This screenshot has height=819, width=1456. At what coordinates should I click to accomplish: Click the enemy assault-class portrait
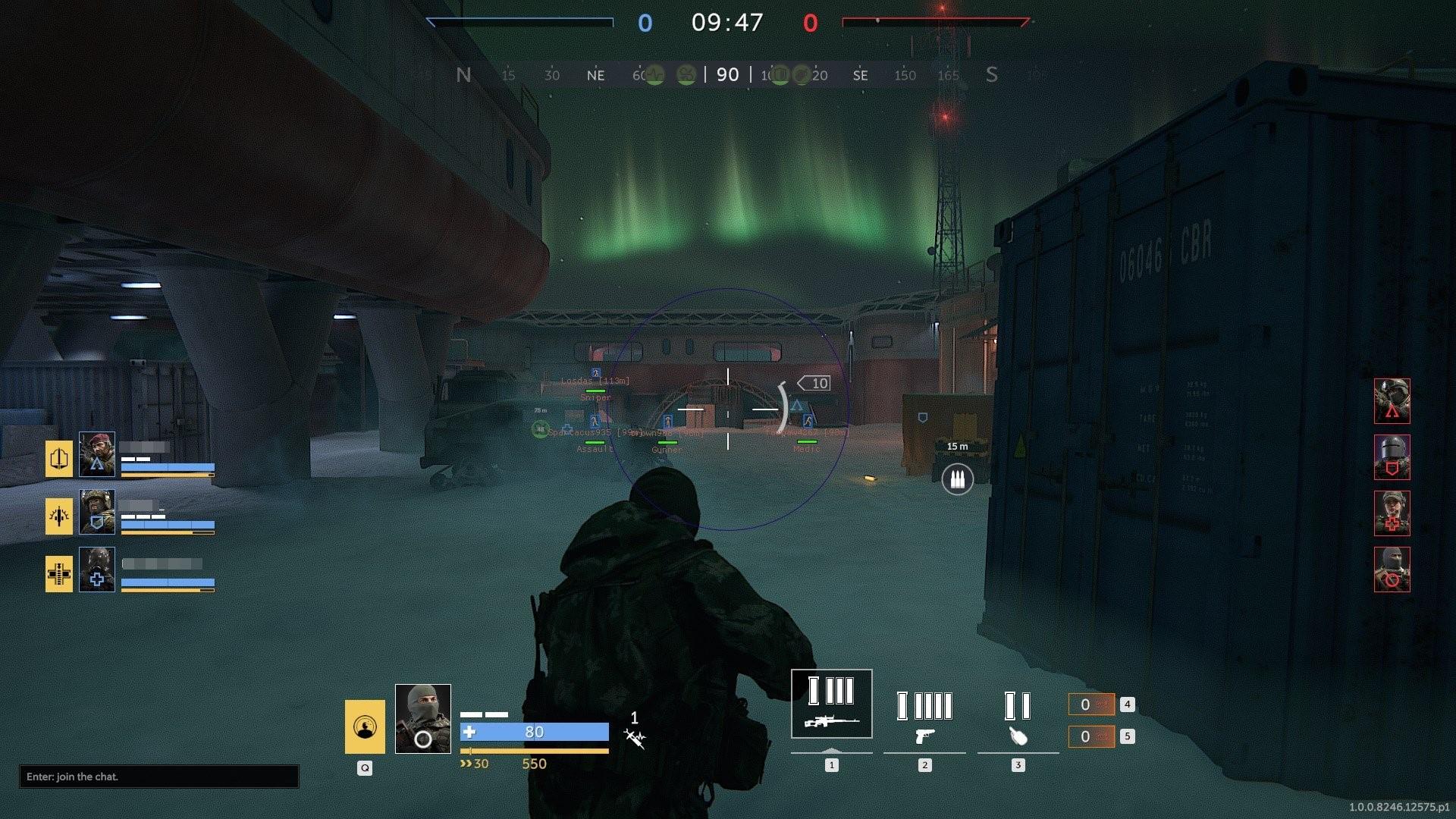(1392, 401)
